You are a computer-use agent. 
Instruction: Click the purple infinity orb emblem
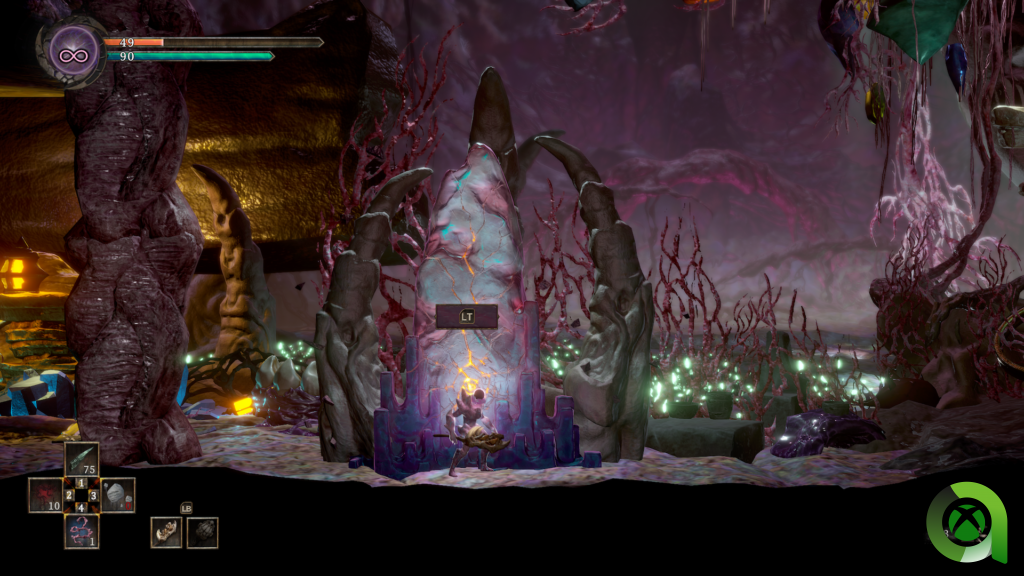click(x=74, y=50)
